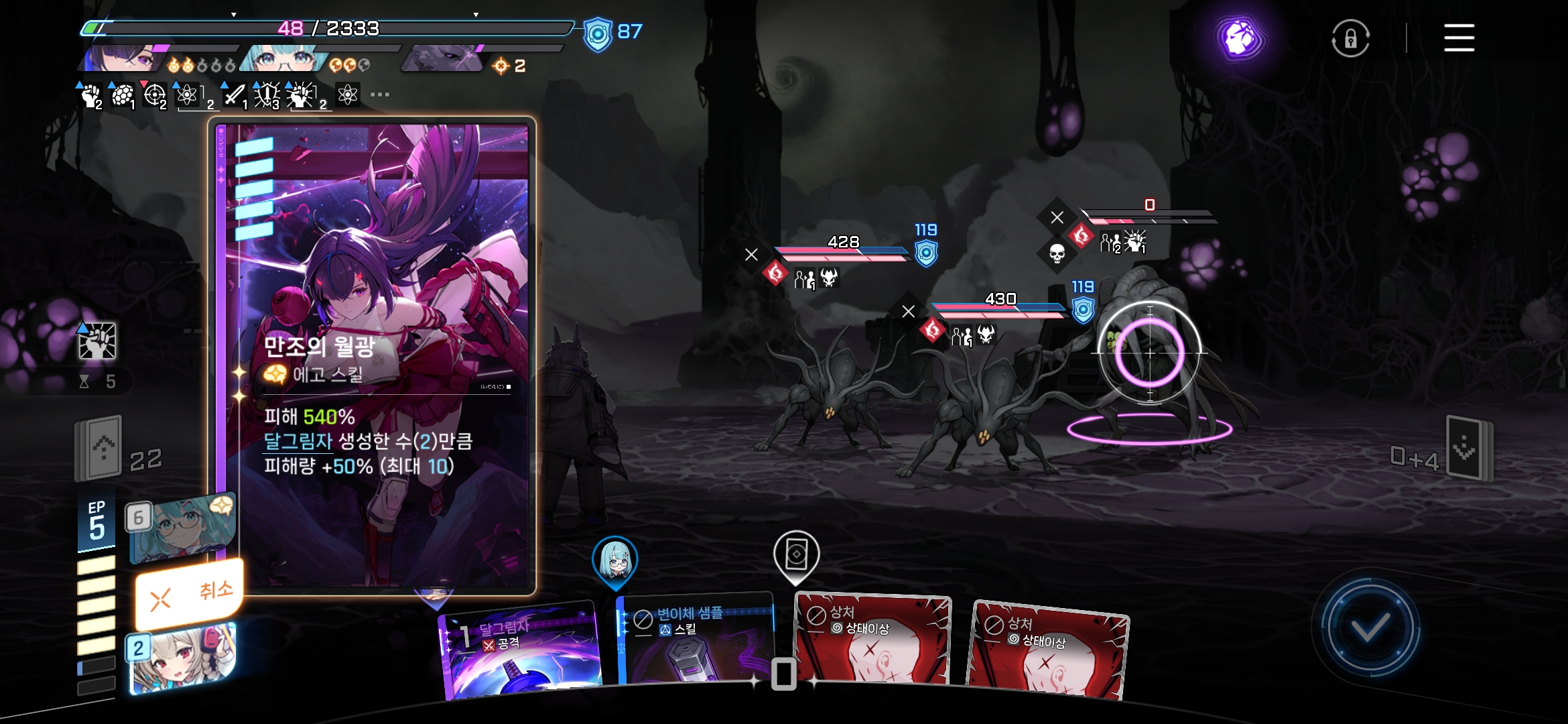
Task: View the enlarged 만조의 월광 card
Action: [372, 355]
